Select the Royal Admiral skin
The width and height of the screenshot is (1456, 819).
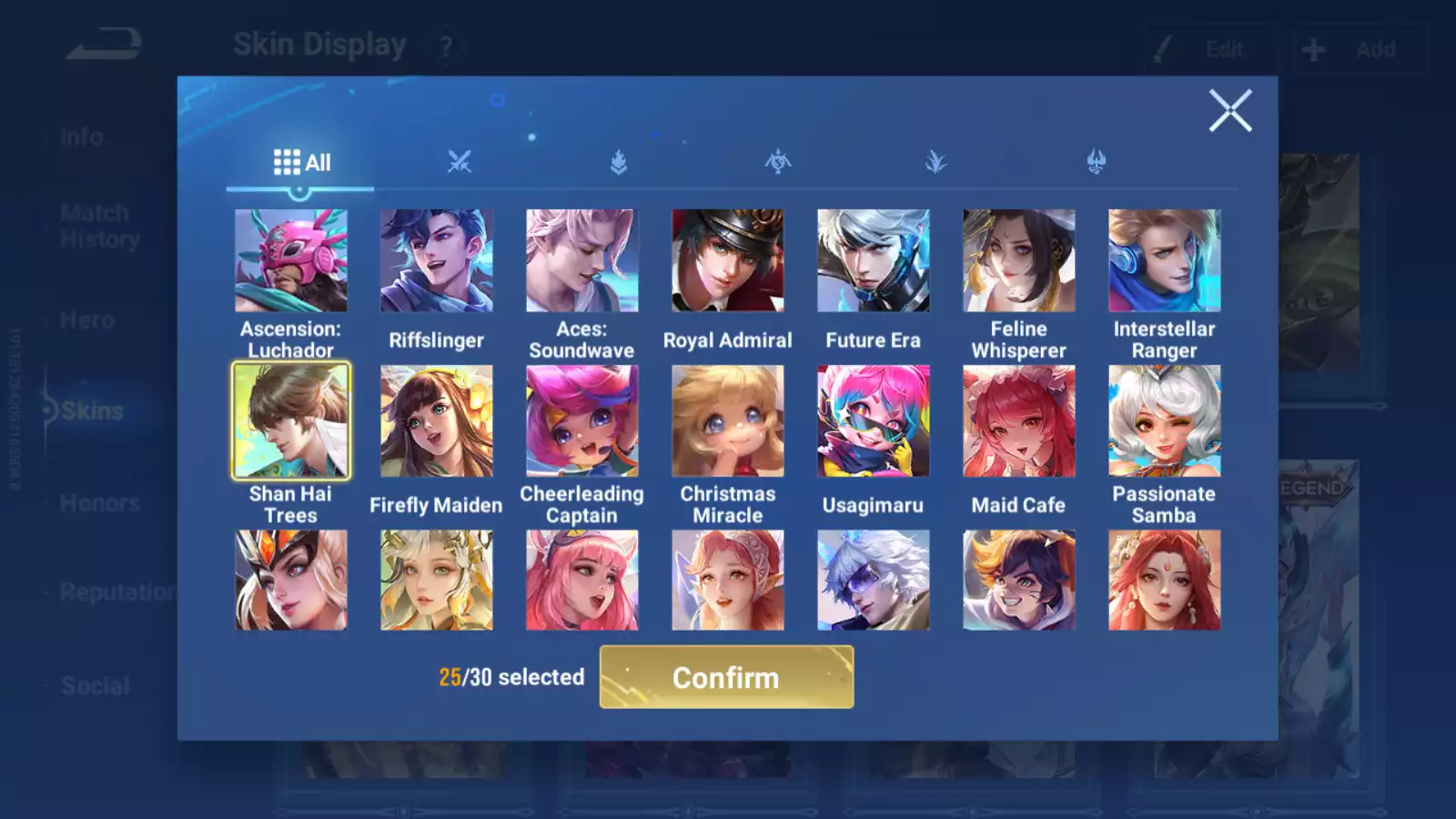pos(727,261)
